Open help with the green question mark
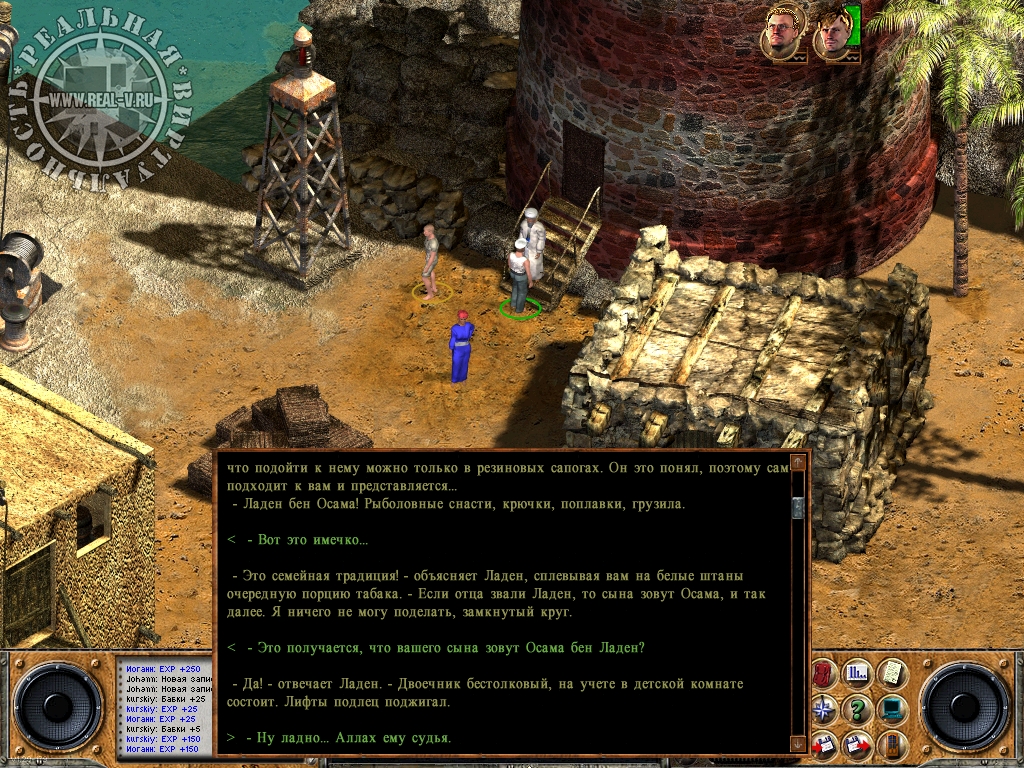 click(x=858, y=709)
